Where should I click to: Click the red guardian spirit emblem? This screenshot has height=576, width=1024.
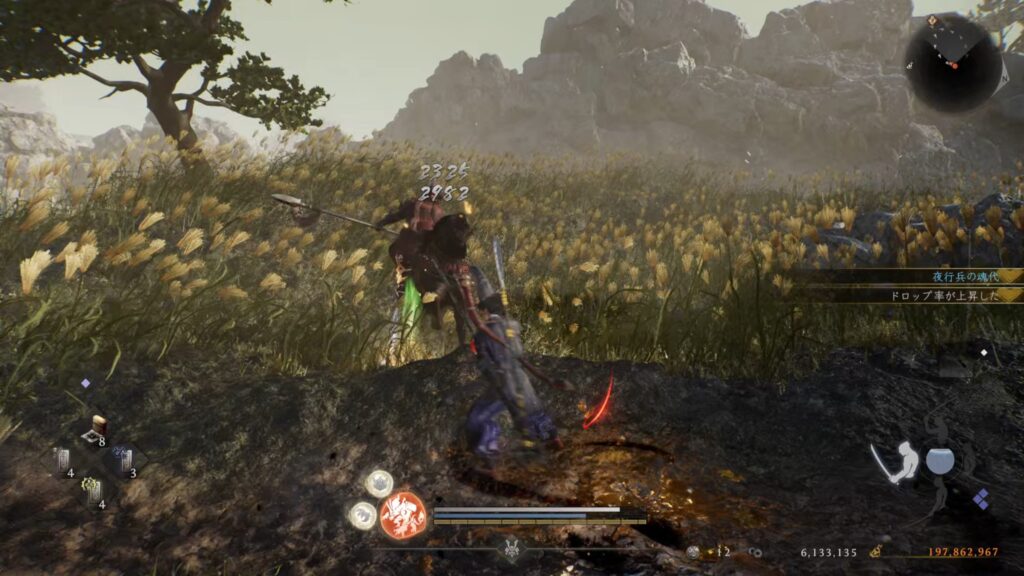point(403,516)
